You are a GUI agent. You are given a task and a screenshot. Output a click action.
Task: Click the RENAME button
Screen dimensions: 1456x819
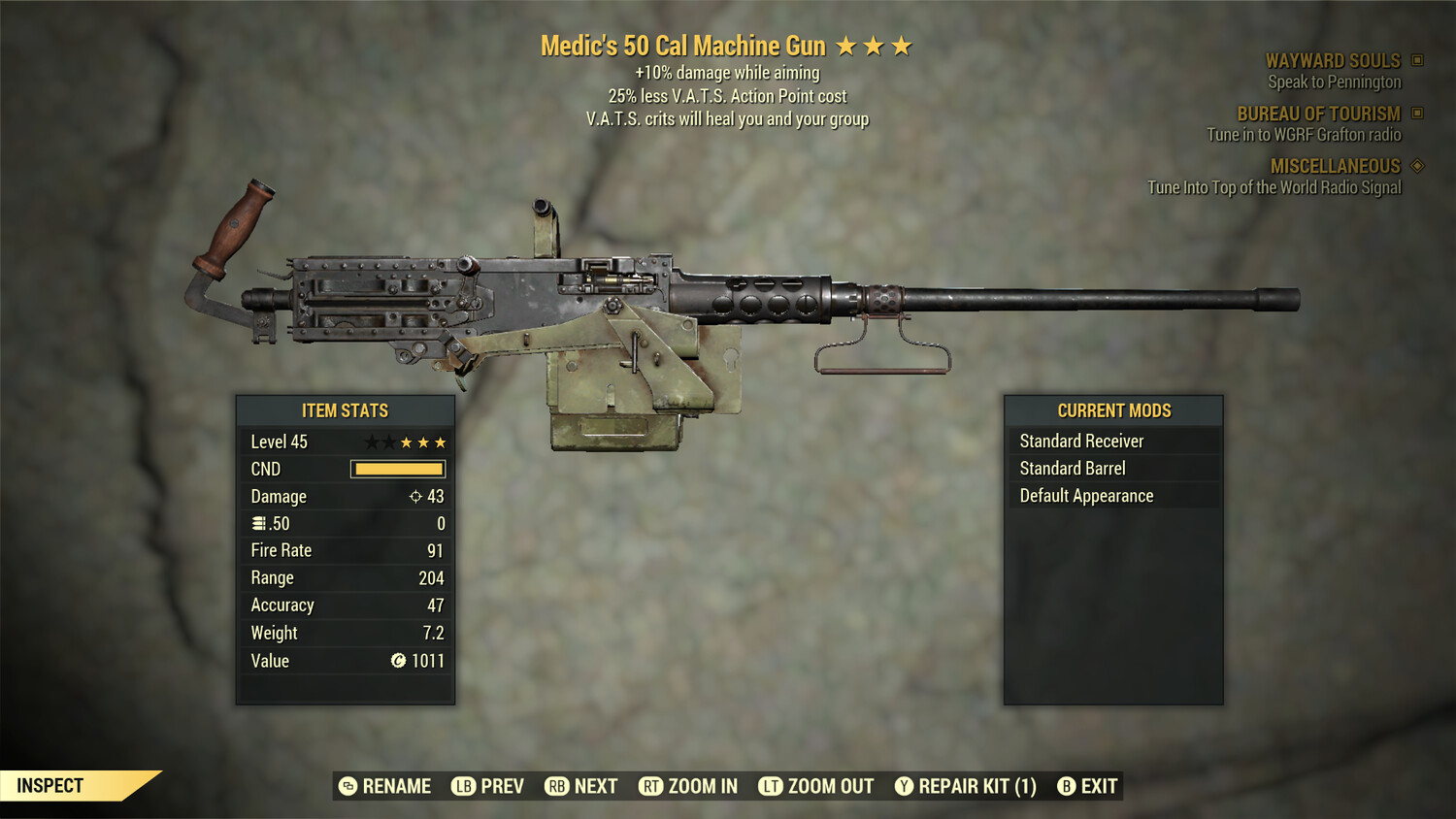pos(398,786)
